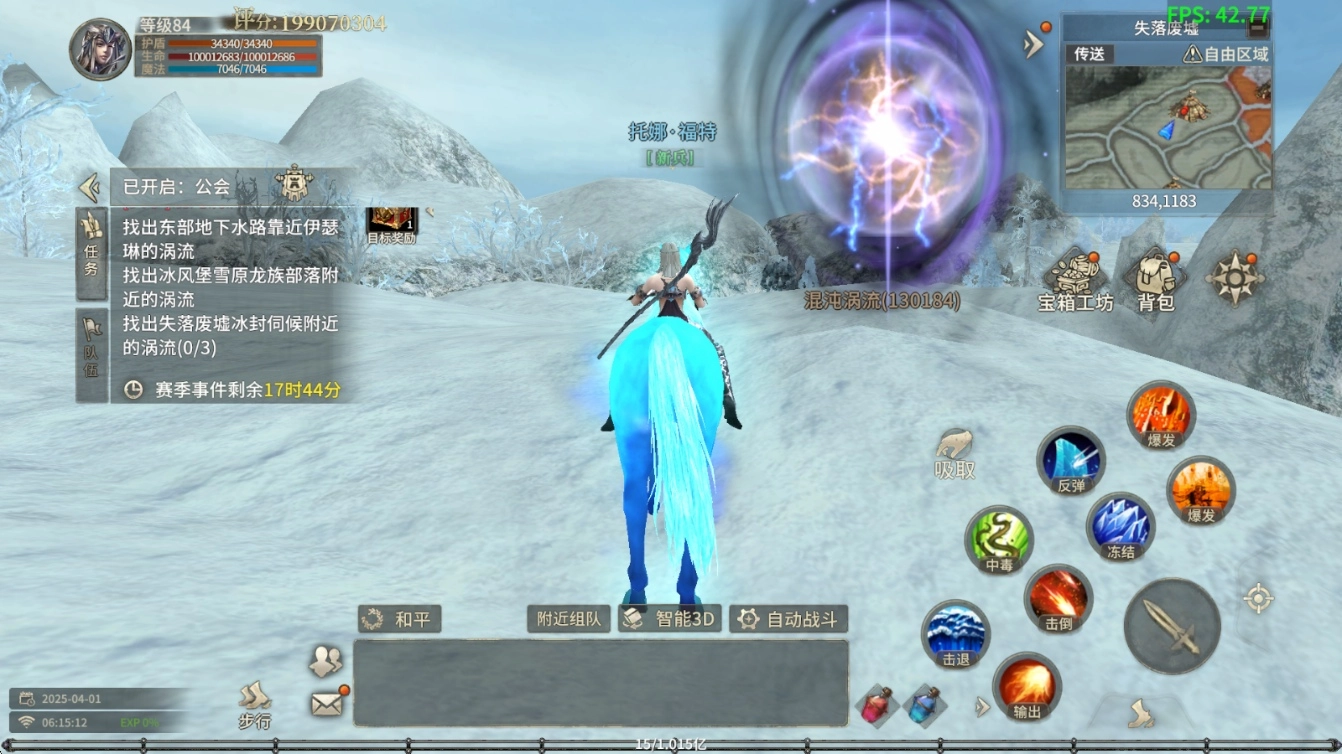
Task: Click the 附近组队 nearby team button
Action: click(568, 619)
